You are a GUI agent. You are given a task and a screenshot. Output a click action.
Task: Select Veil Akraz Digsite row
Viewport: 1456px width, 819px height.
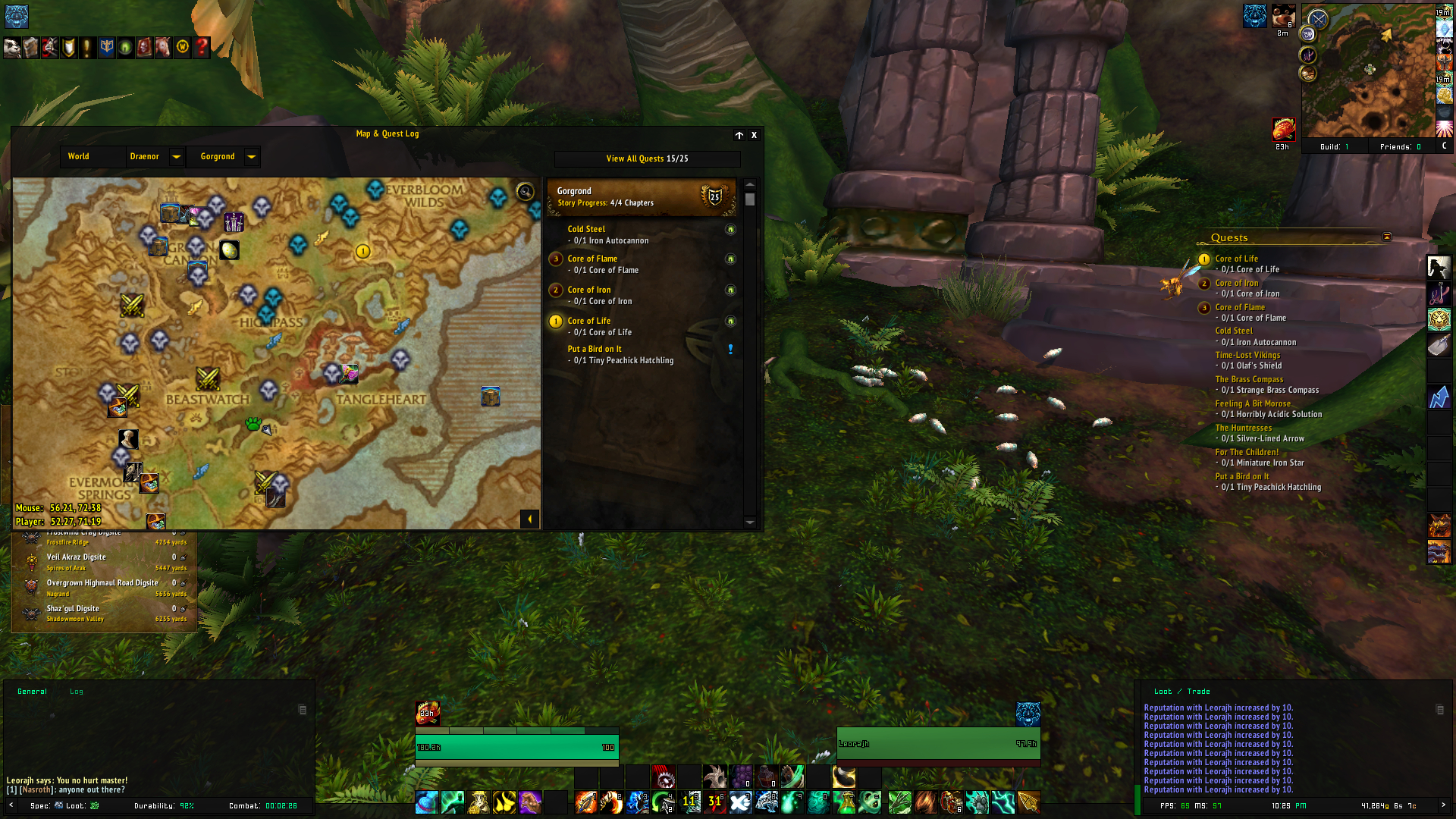coord(76,557)
